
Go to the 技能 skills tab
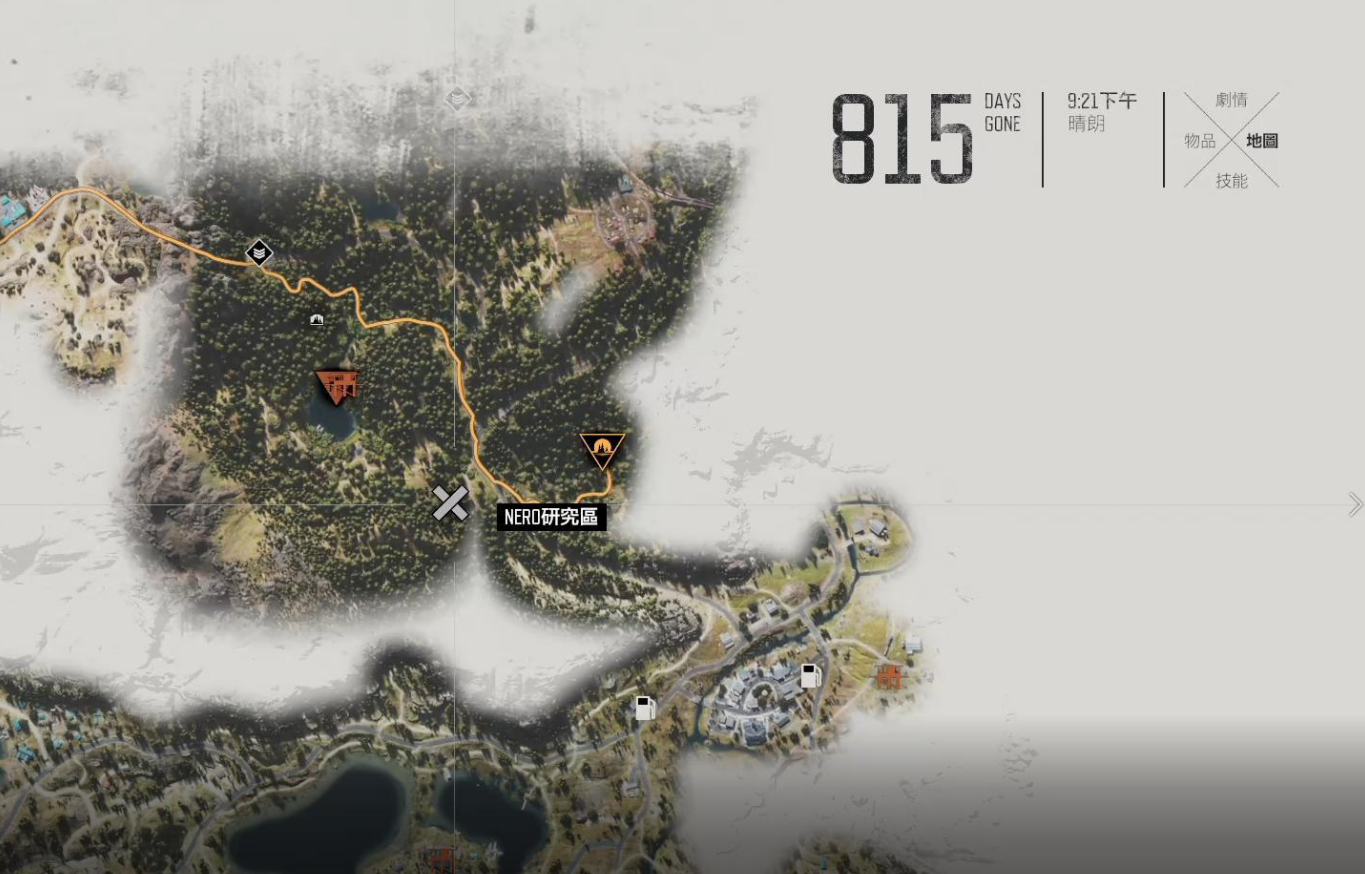pyautogui.click(x=1231, y=181)
